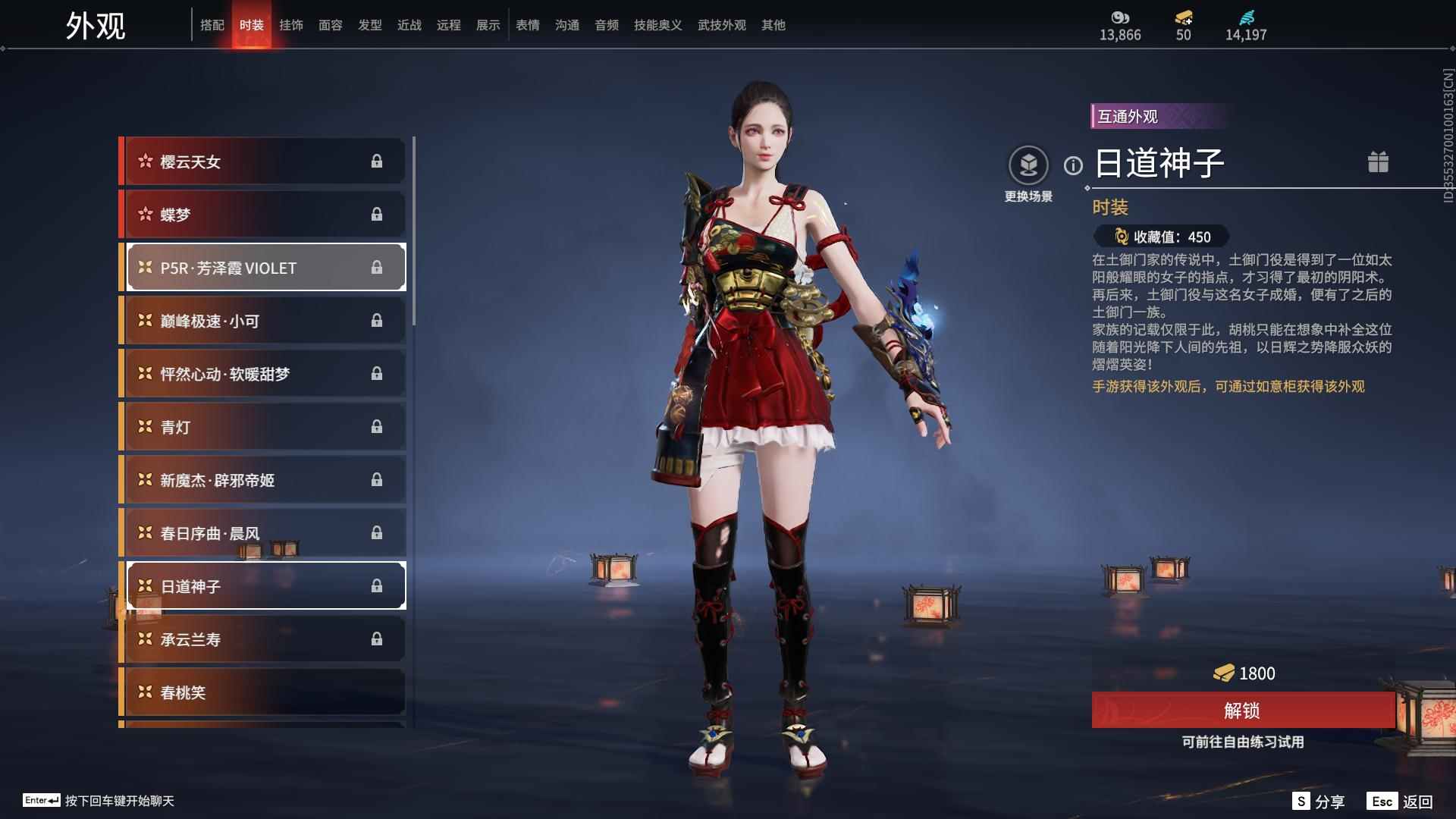The width and height of the screenshot is (1456, 819).
Task: Select the 日道神子 outfit in the list
Action: (x=264, y=585)
